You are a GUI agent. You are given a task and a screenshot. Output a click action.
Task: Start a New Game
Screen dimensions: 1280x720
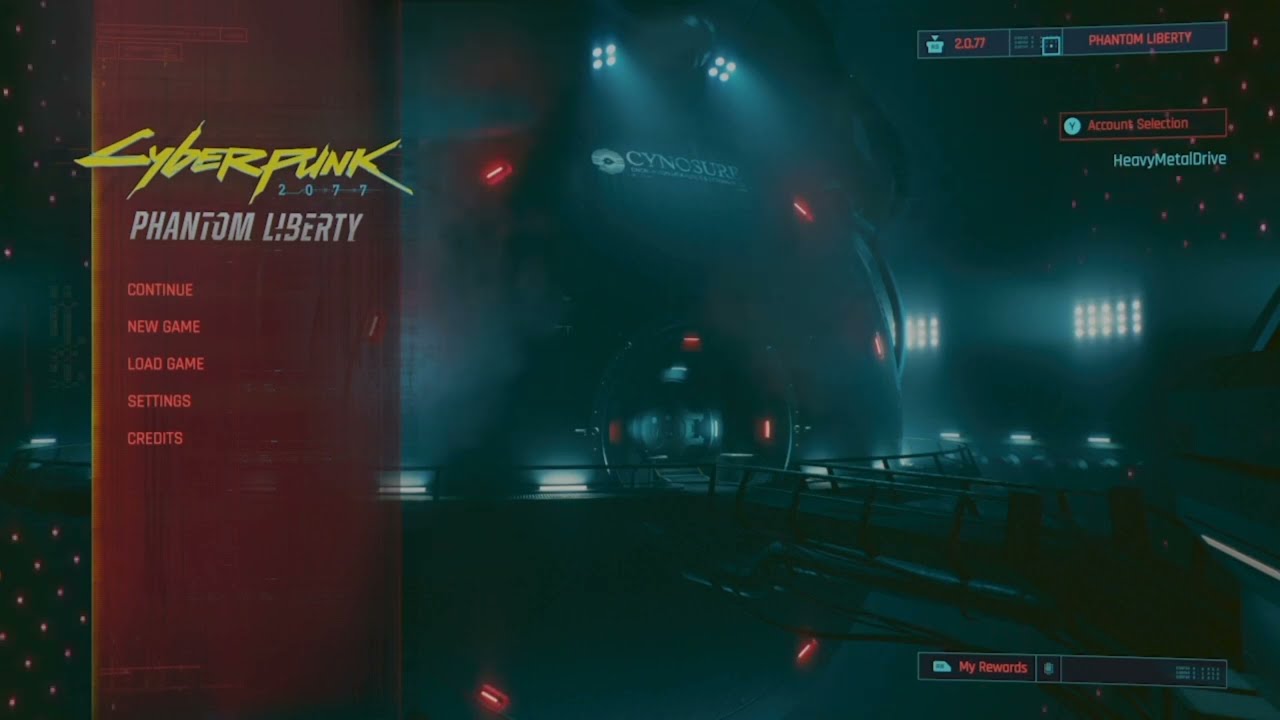click(162, 326)
